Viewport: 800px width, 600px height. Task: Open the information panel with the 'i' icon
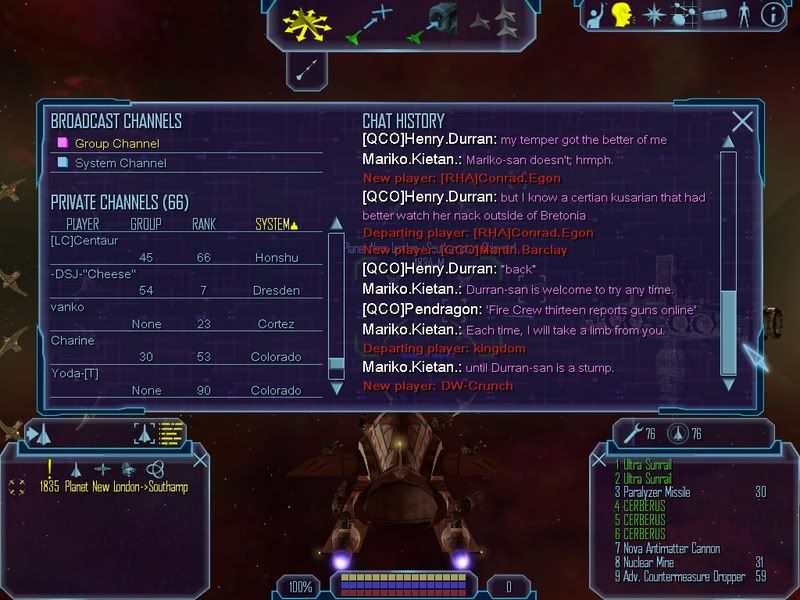click(x=772, y=15)
